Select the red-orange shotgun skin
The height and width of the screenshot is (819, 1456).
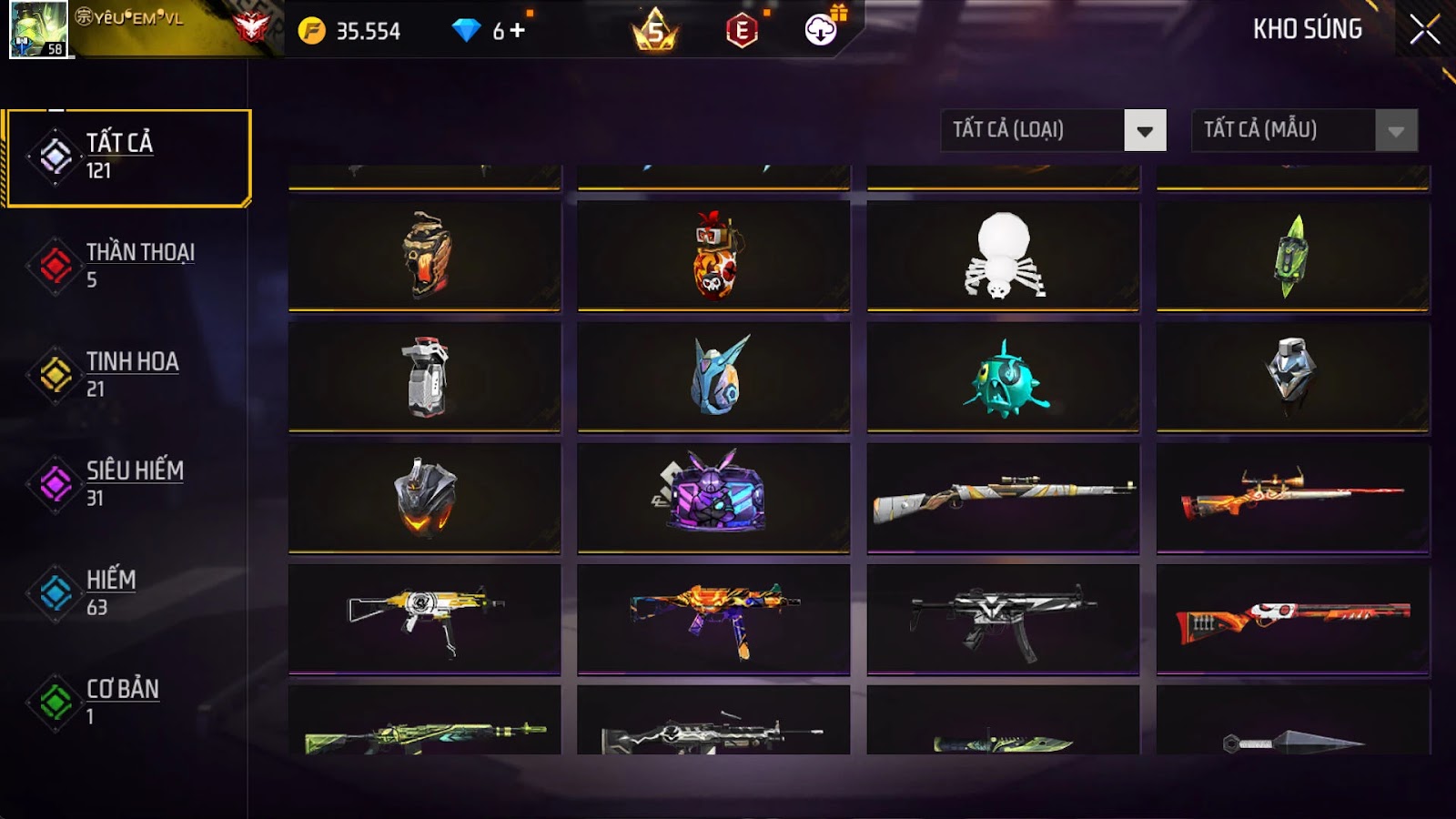coord(1292,619)
